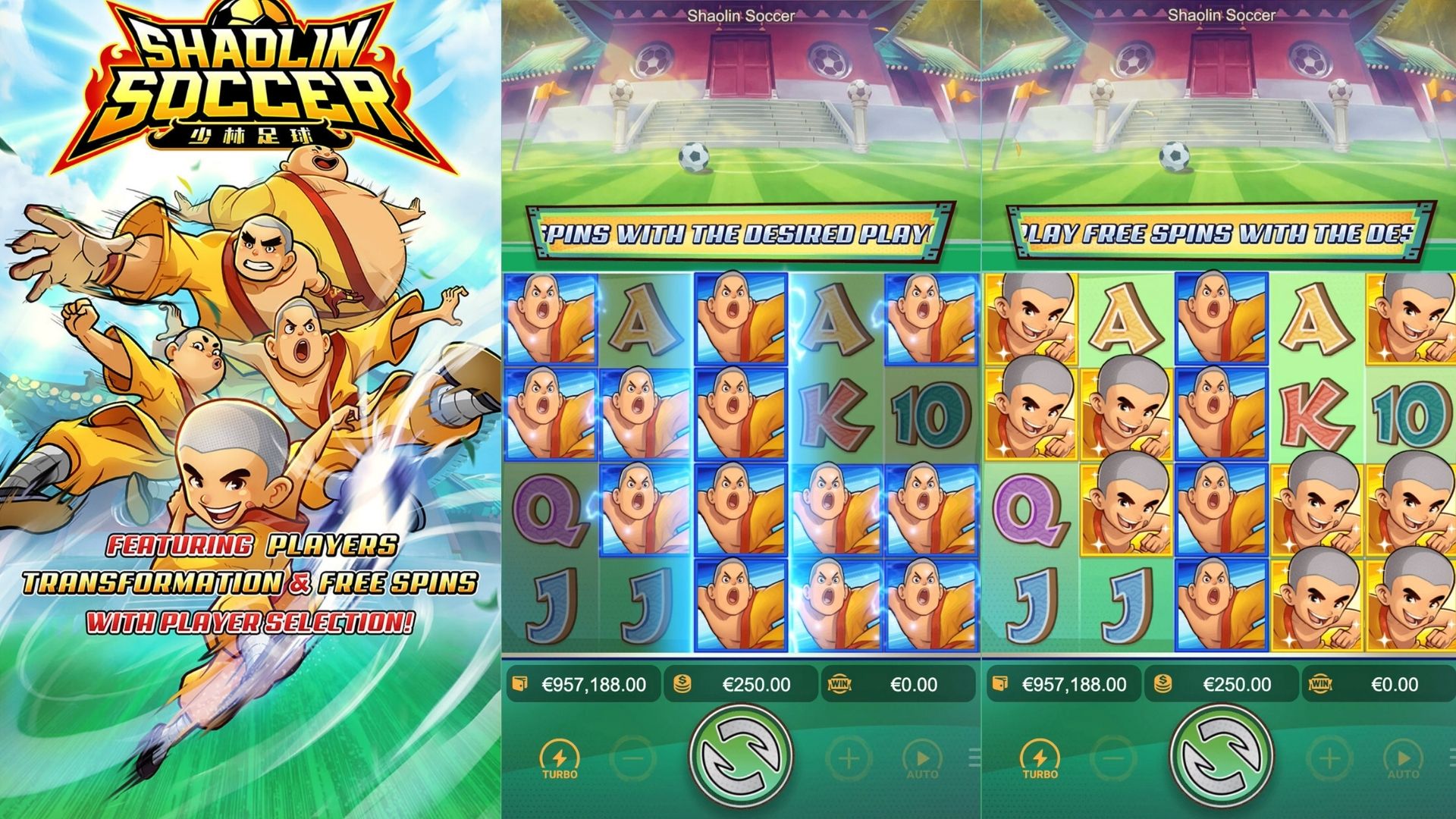Viewport: 1456px width, 819px height.
Task: Enable Auto spin beneath the golden monk reels
Action: click(1403, 759)
